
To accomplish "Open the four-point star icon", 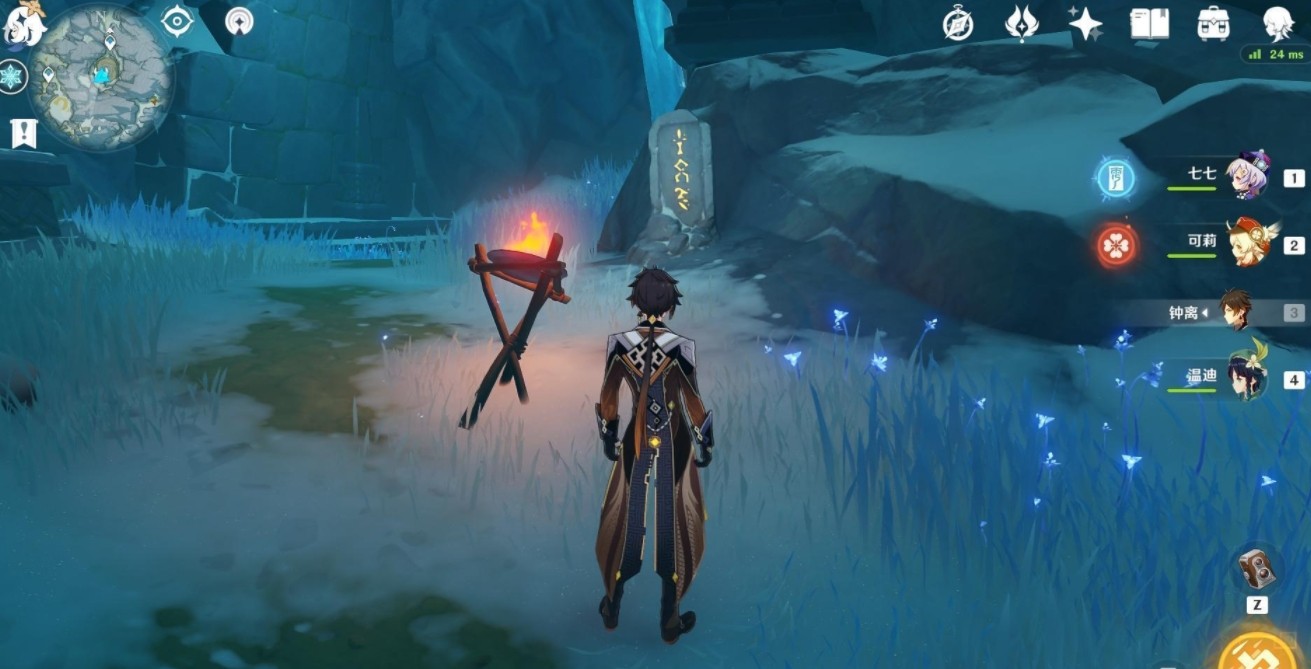I will click(1085, 23).
